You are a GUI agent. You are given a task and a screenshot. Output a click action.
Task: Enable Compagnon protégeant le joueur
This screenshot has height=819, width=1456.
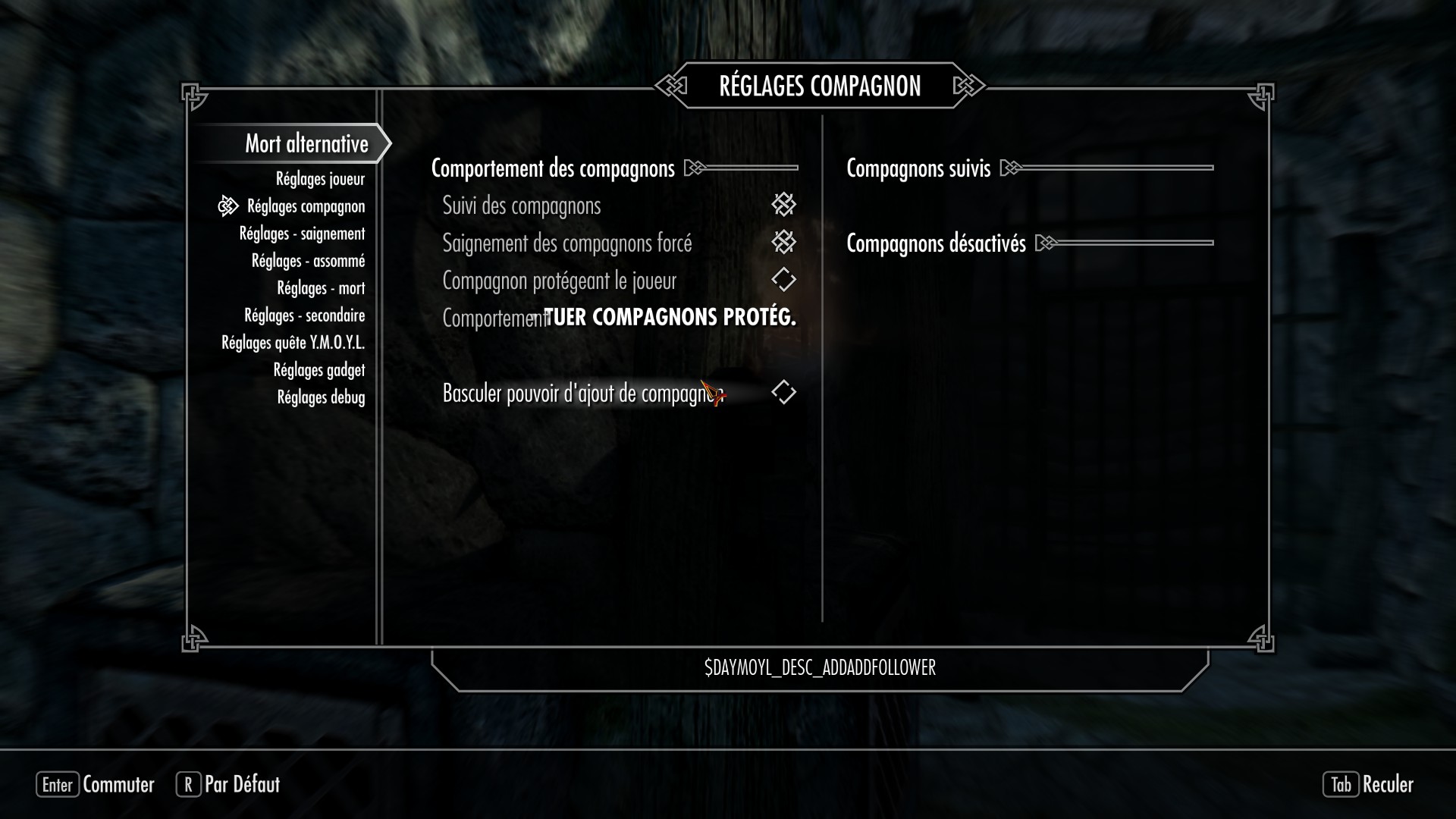[783, 280]
